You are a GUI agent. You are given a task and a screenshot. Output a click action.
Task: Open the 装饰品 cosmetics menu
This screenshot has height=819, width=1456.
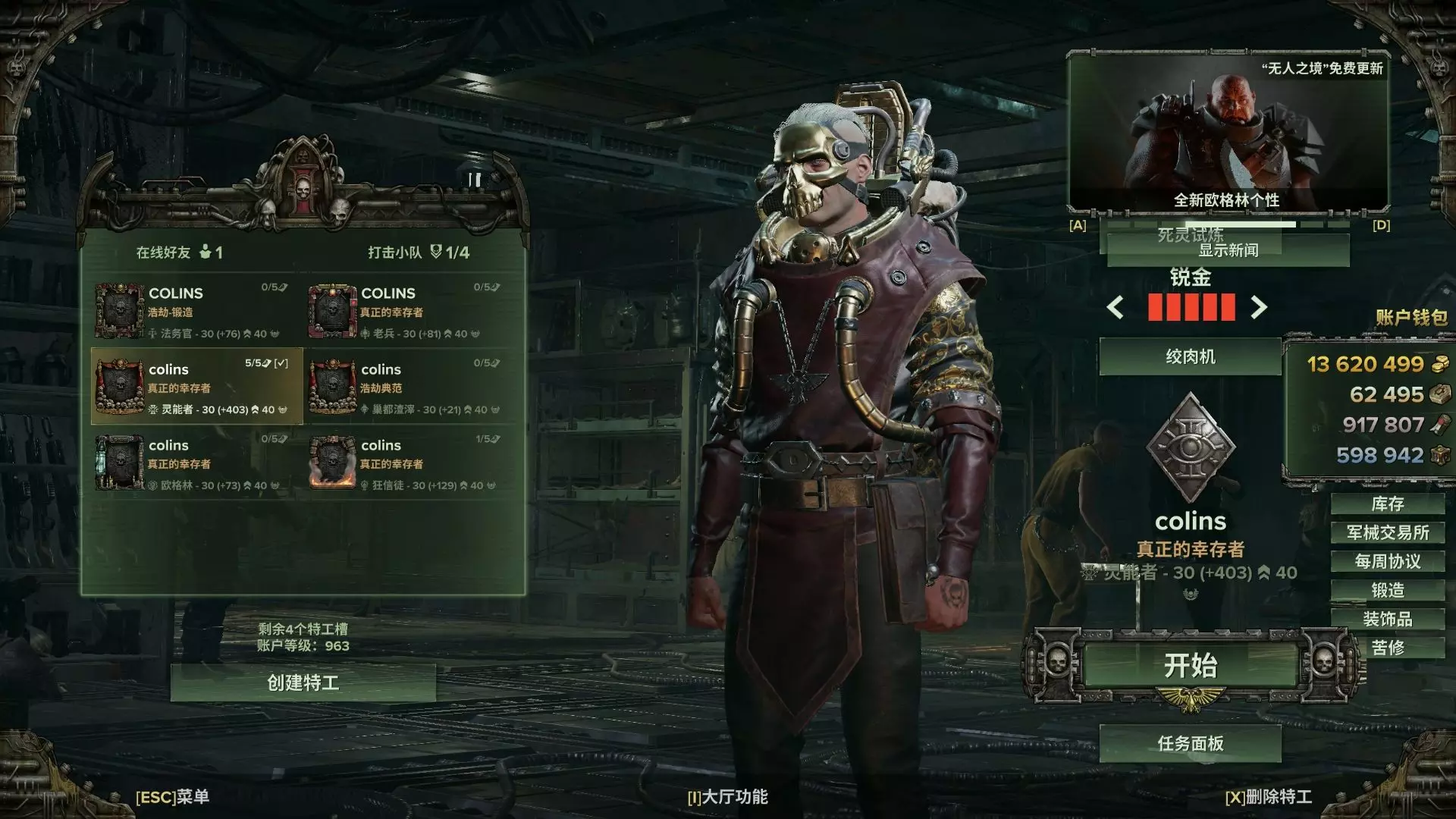coord(1387,620)
